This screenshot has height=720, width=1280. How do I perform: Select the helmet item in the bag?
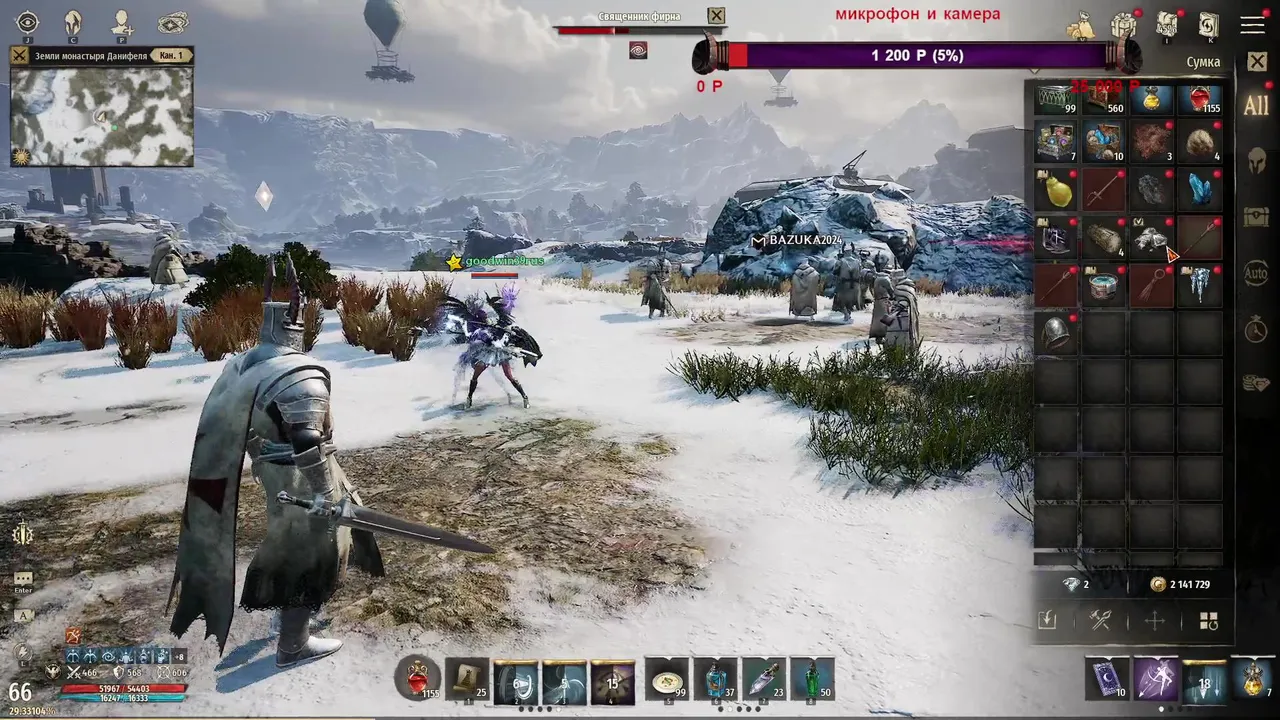pos(1056,333)
